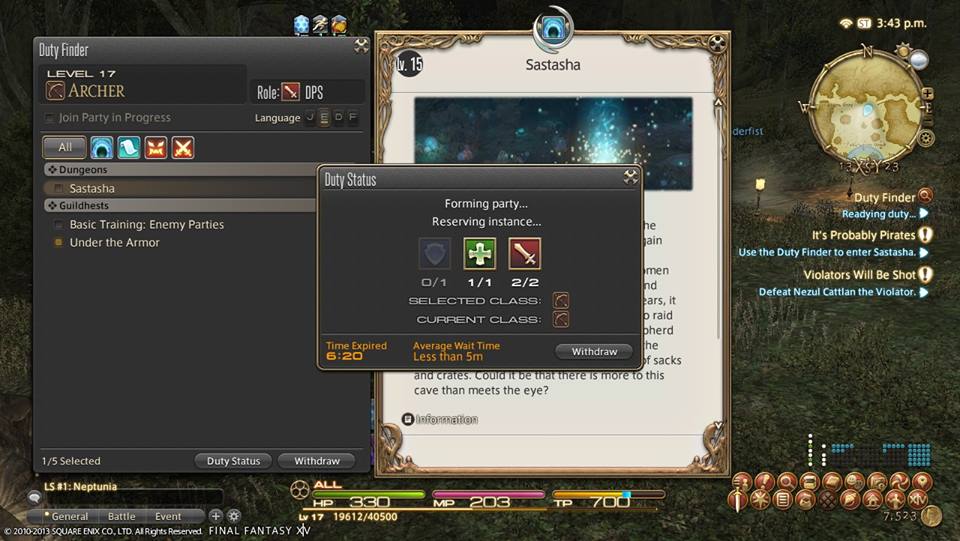The image size is (960, 541).
Task: Tick the Basic Training: Enemy Parties checkbox
Action: point(59,225)
